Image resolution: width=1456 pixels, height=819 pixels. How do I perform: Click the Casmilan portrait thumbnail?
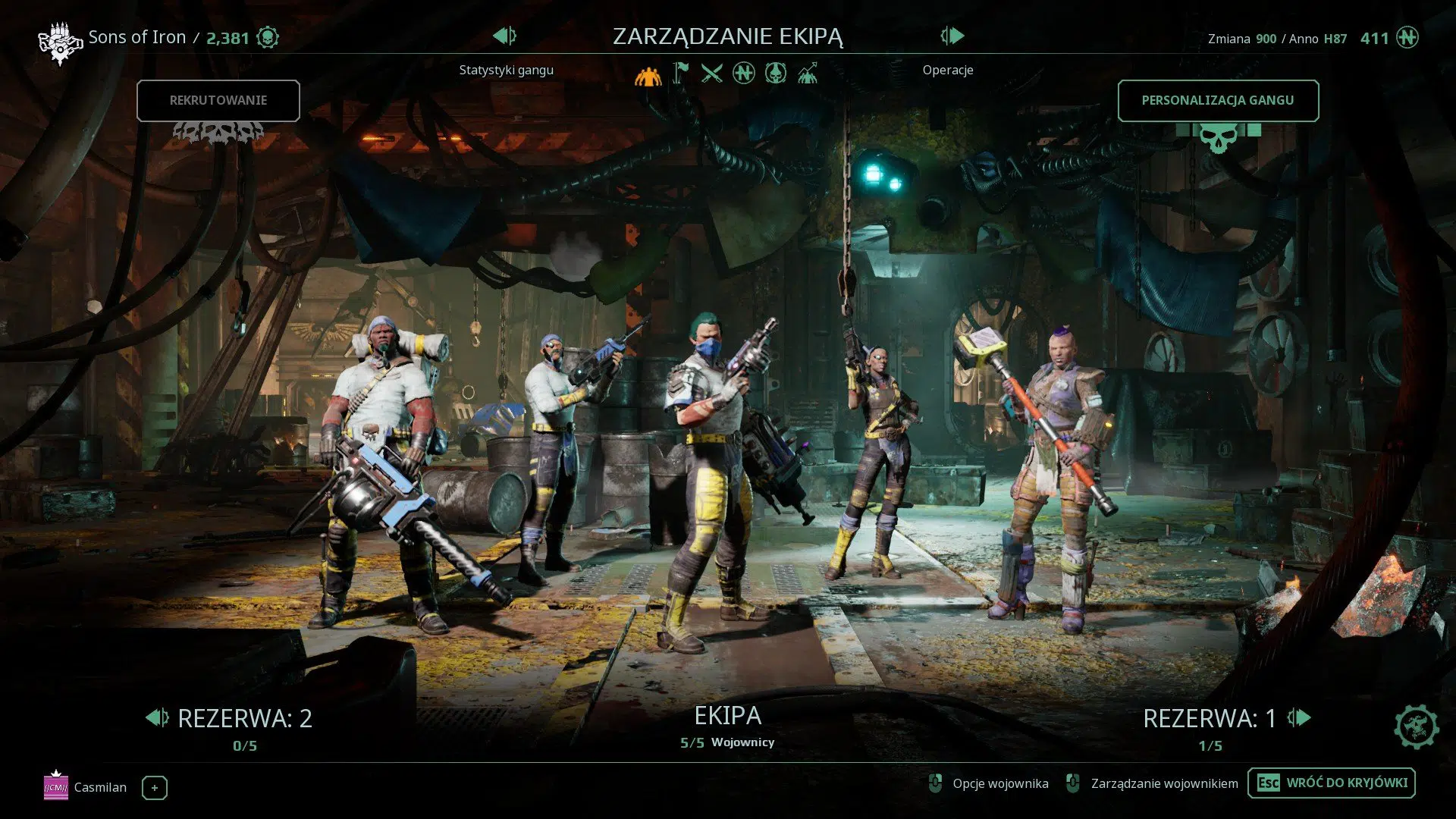[x=57, y=787]
